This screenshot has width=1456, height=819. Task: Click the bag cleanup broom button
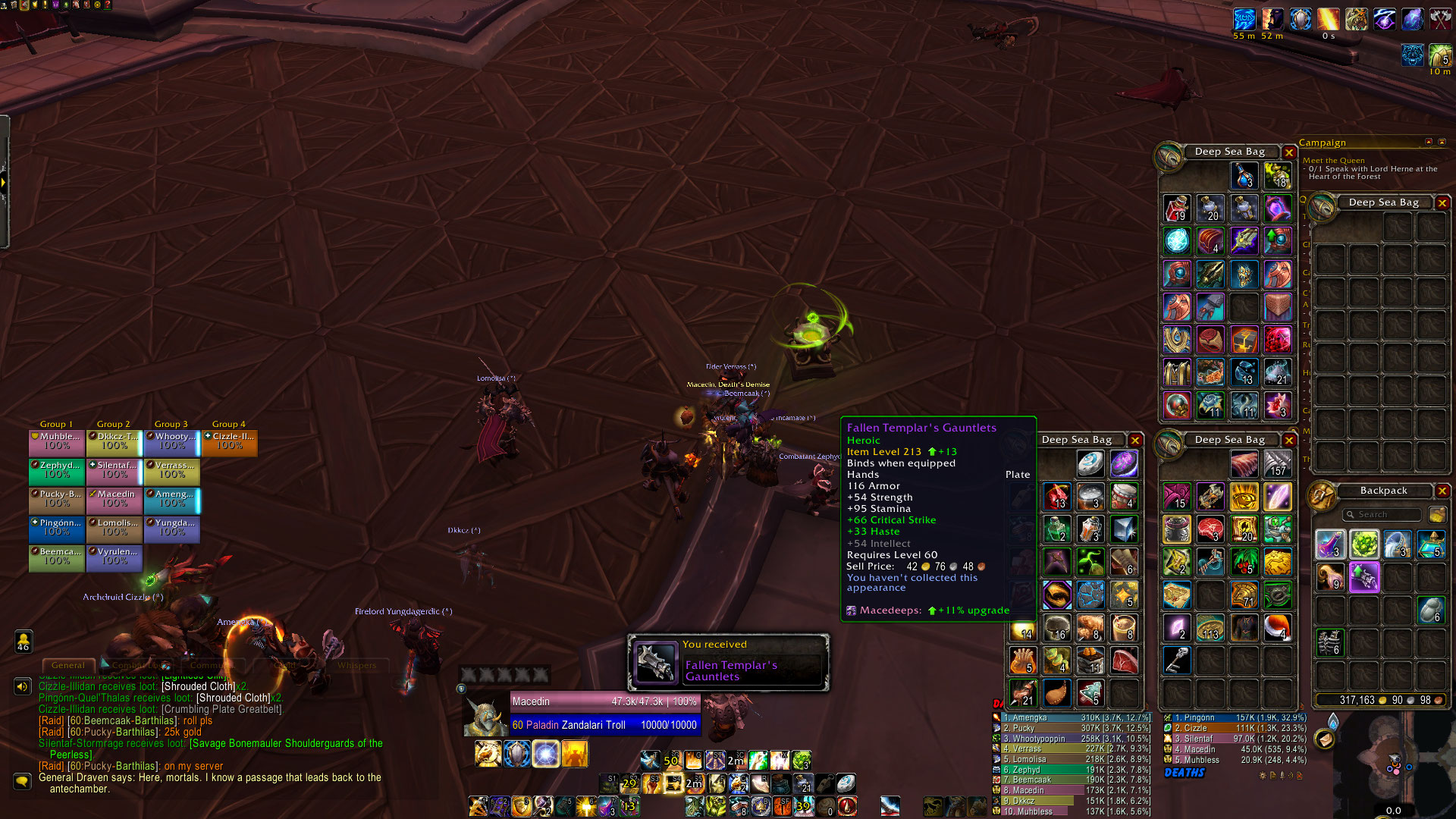[x=1436, y=515]
